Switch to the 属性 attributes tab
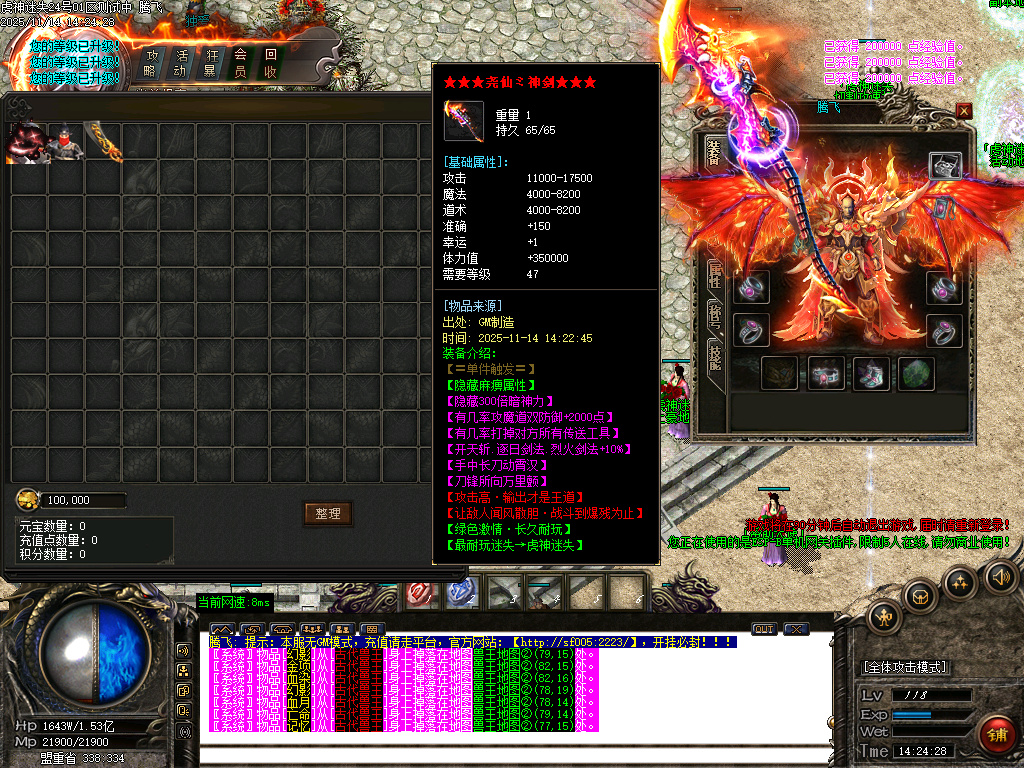This screenshot has height=768, width=1024. pyautogui.click(x=715, y=273)
